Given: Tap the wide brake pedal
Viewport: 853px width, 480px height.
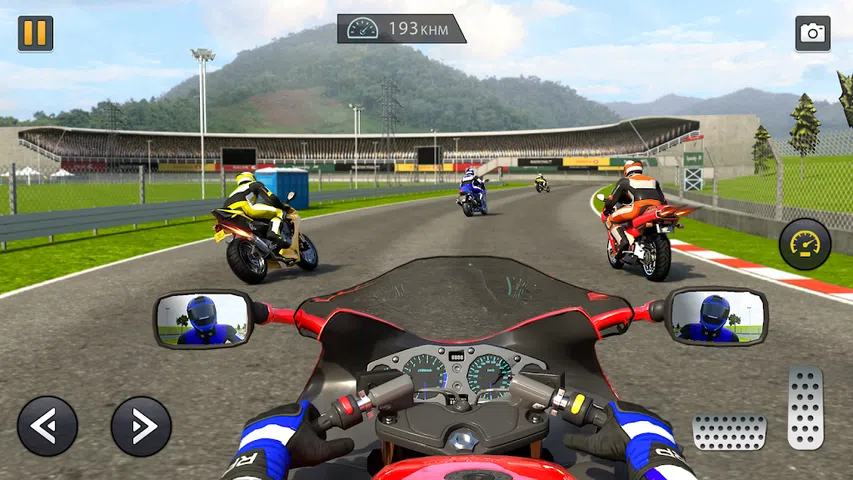Looking at the screenshot, I should 729,433.
